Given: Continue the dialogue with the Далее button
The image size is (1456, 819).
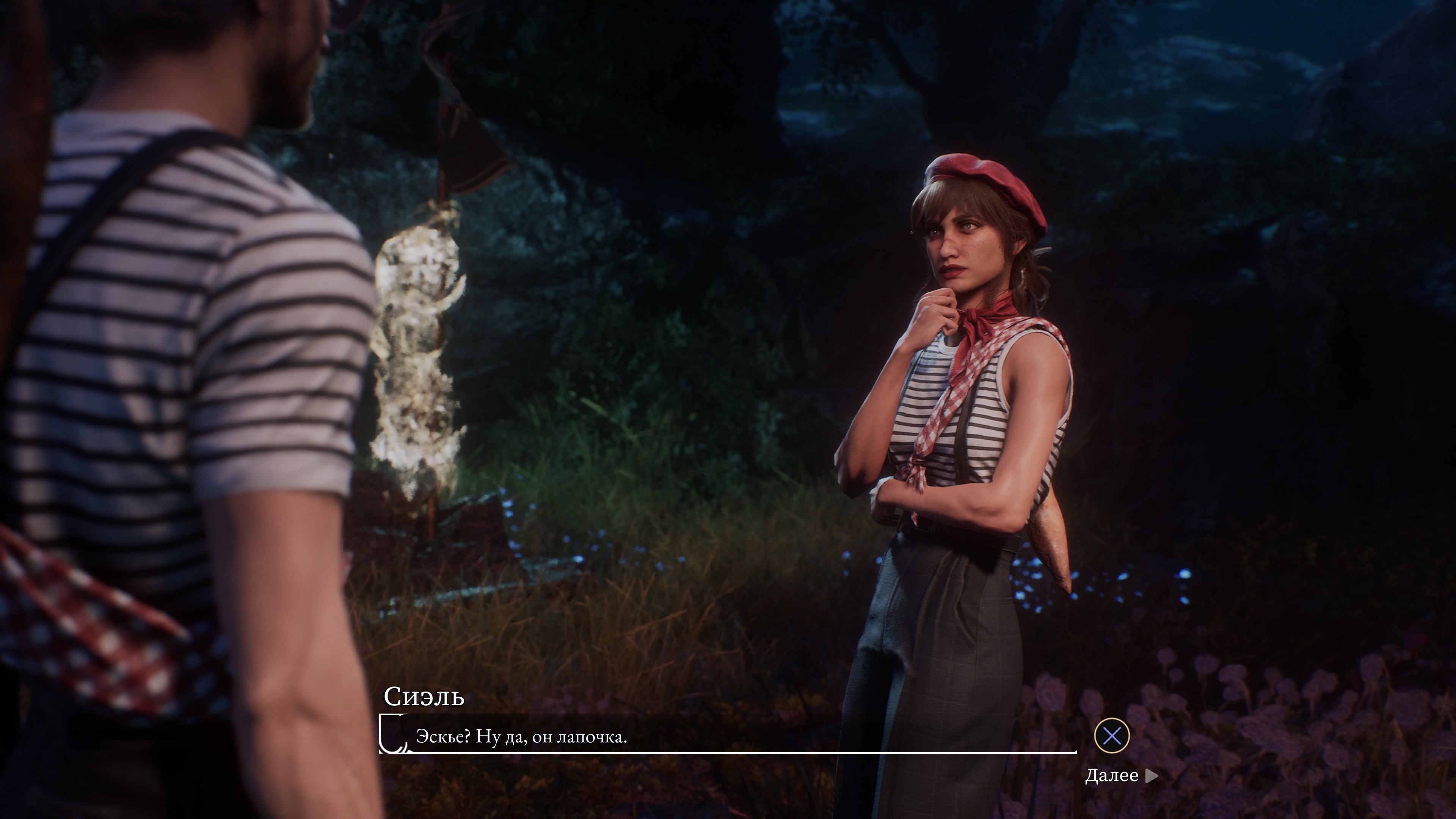Looking at the screenshot, I should (1120, 775).
